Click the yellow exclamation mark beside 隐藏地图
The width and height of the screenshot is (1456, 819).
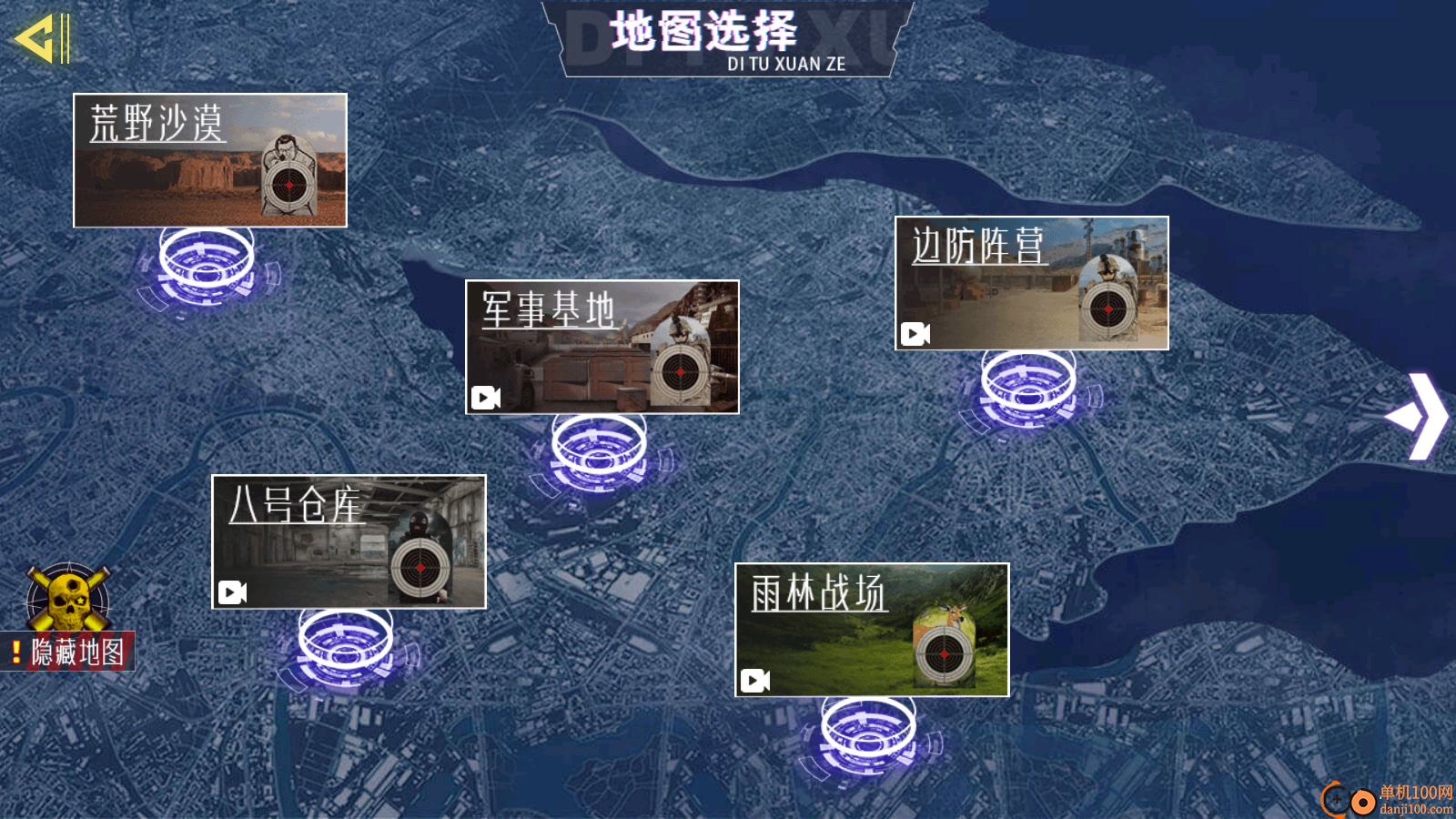16,651
